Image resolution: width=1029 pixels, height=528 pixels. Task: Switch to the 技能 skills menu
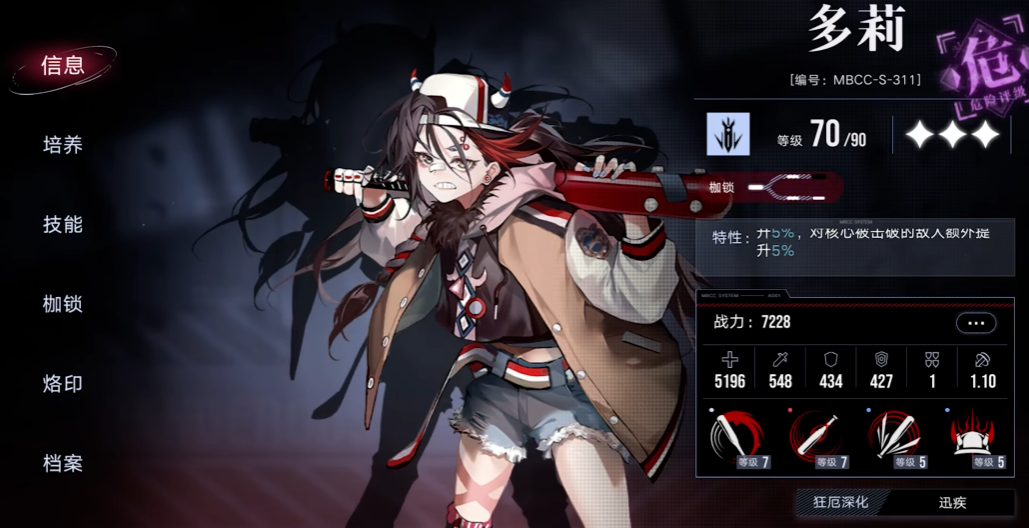pyautogui.click(x=62, y=224)
